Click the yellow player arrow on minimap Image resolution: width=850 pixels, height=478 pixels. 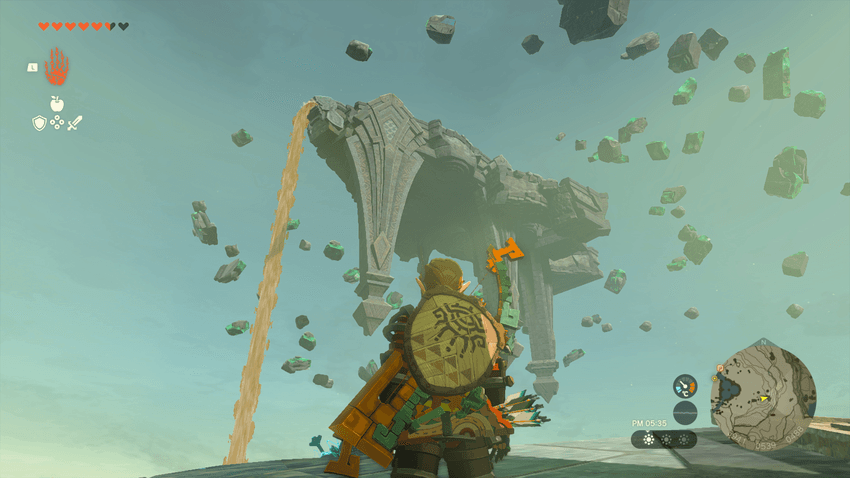pyautogui.click(x=765, y=398)
